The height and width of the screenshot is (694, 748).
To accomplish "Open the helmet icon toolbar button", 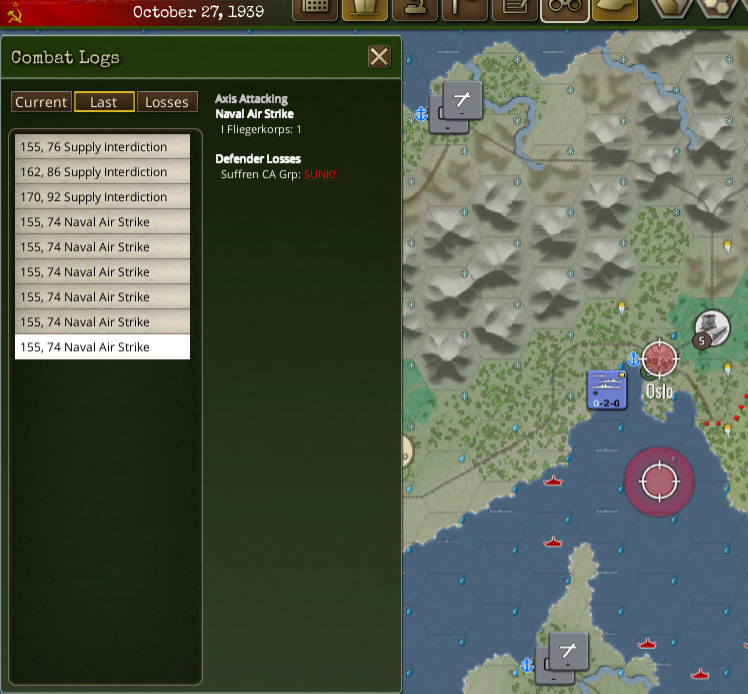I will [615, 9].
